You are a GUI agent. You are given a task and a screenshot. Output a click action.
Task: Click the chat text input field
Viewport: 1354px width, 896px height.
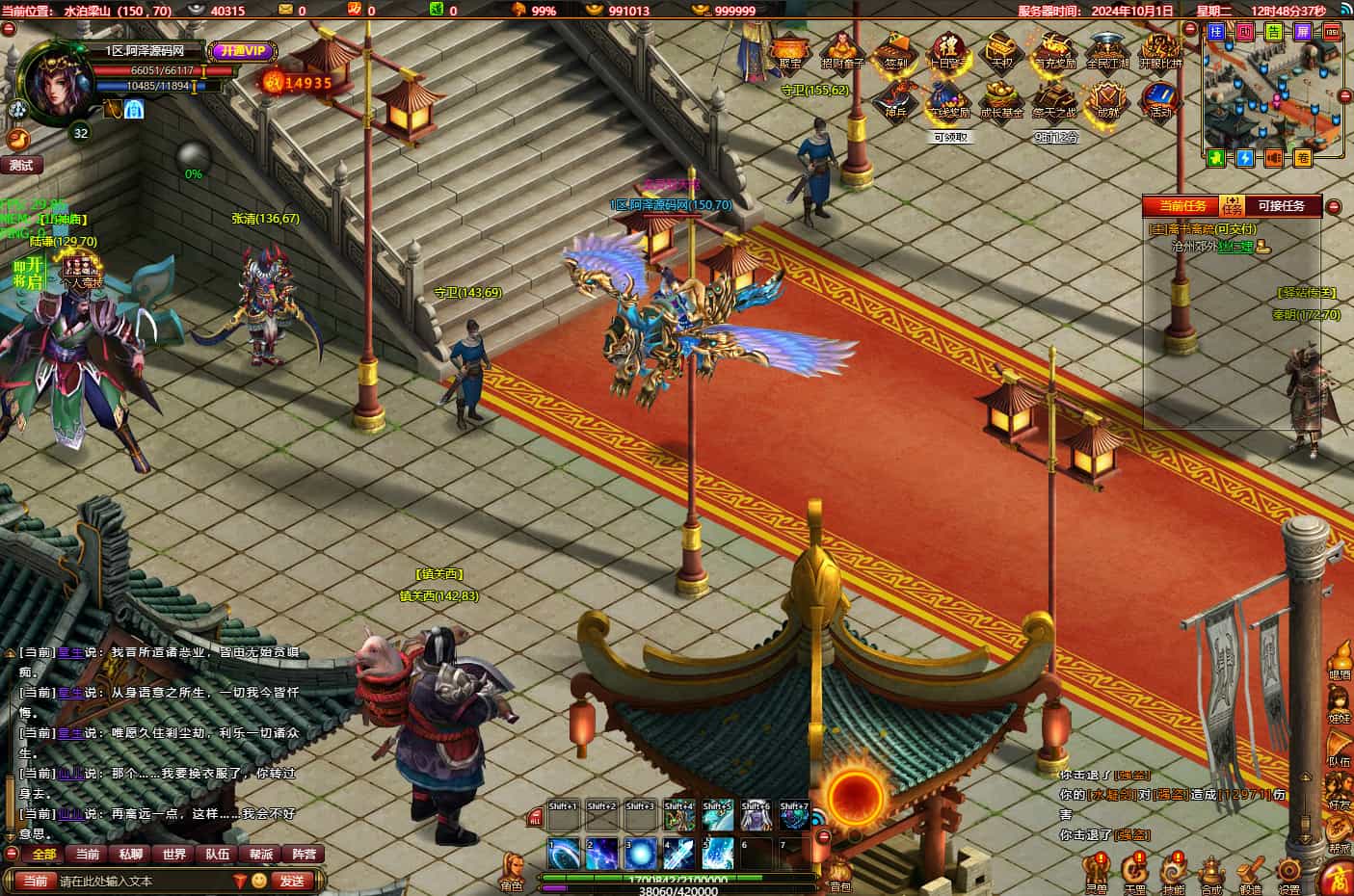(145, 881)
